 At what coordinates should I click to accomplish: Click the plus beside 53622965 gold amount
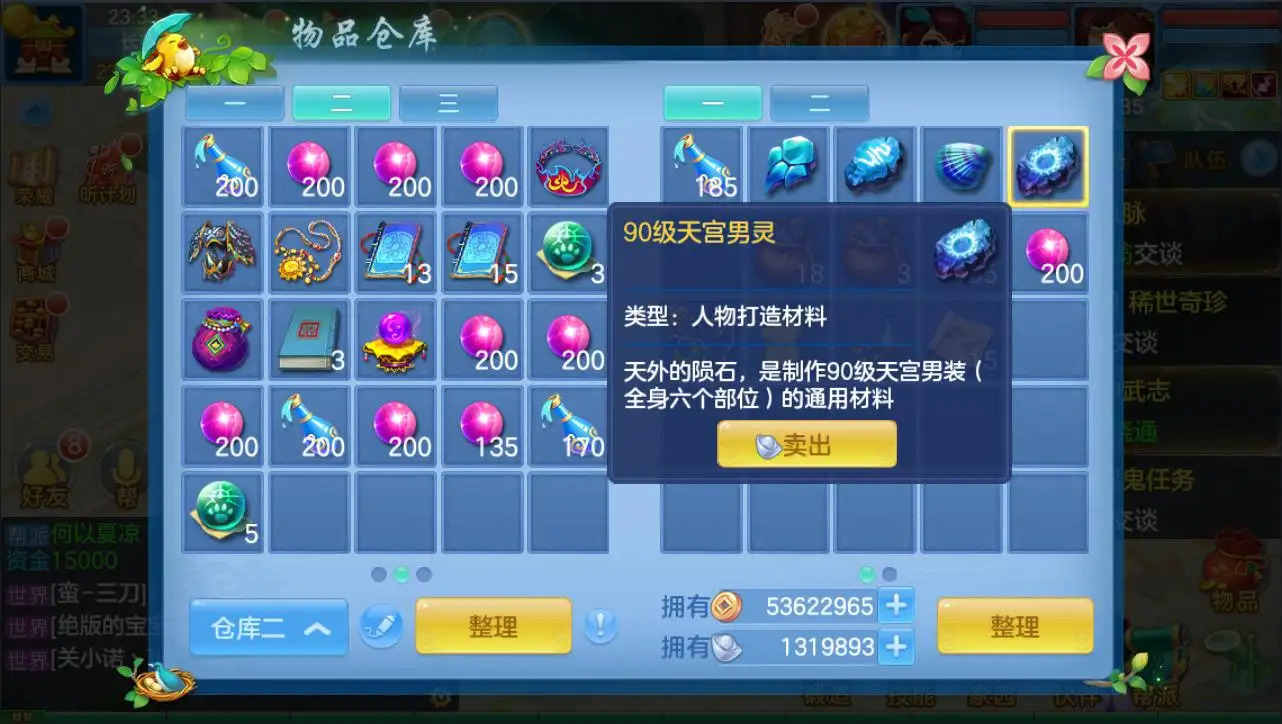coord(897,607)
